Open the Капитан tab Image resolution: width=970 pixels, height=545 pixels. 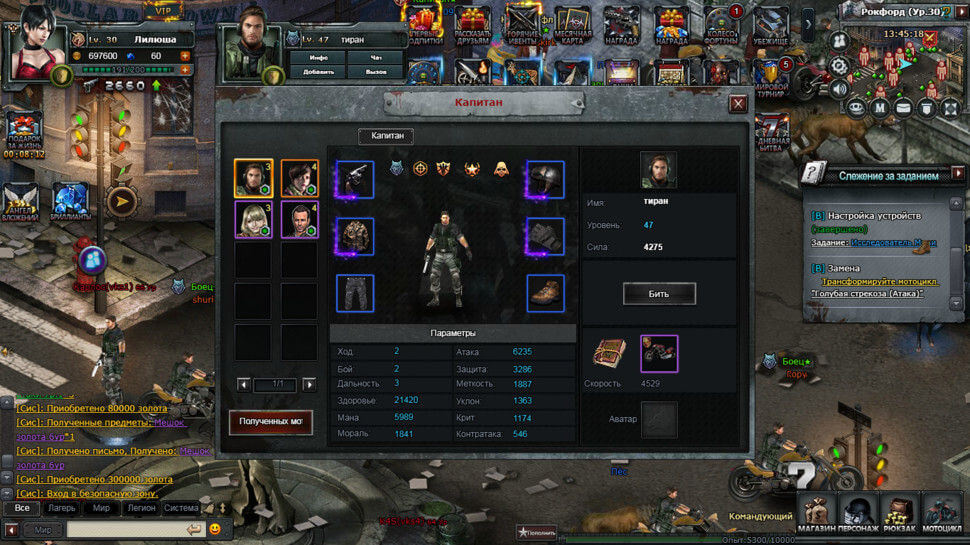coord(386,137)
